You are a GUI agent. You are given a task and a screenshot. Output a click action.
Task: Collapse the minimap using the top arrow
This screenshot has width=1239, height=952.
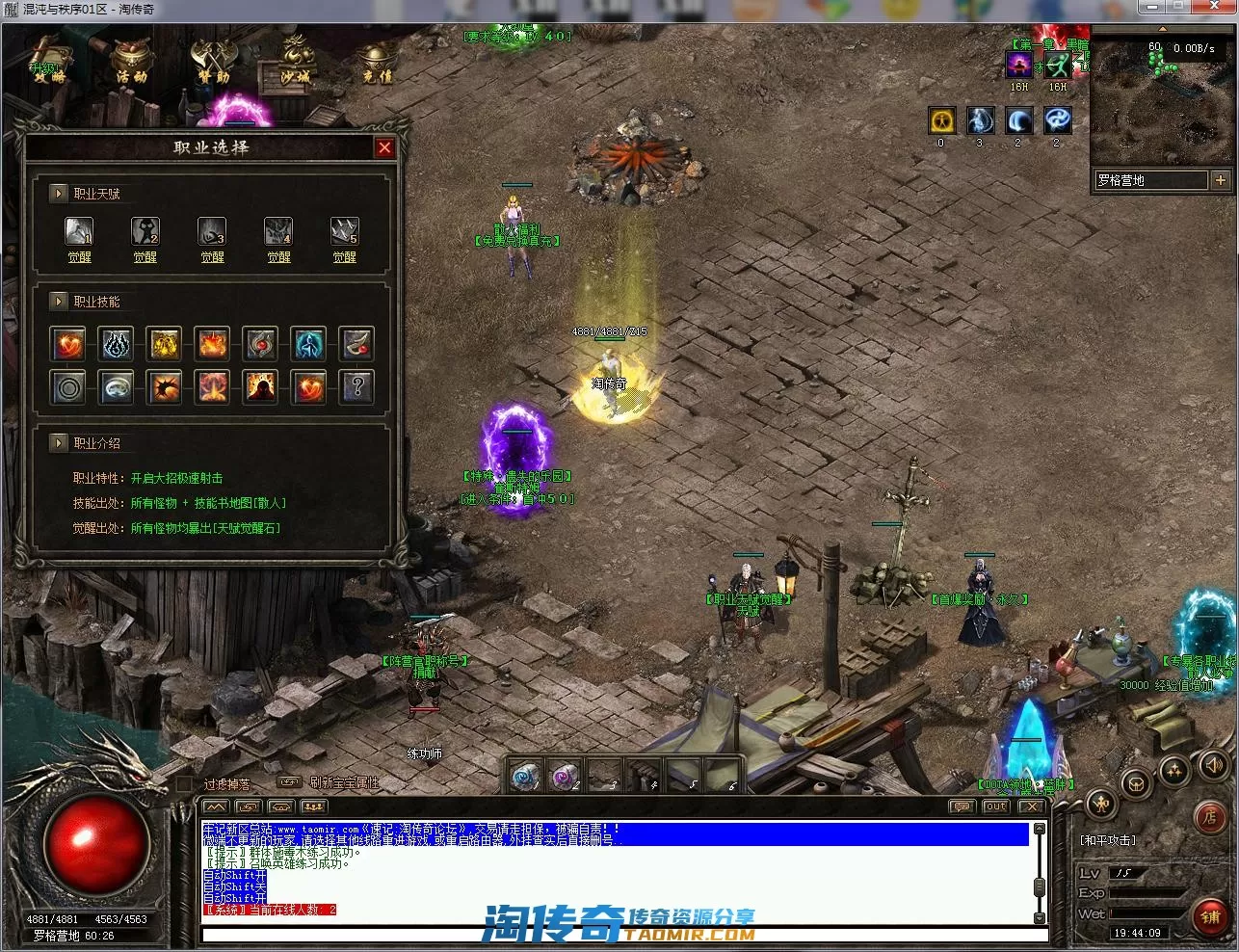click(1162, 32)
